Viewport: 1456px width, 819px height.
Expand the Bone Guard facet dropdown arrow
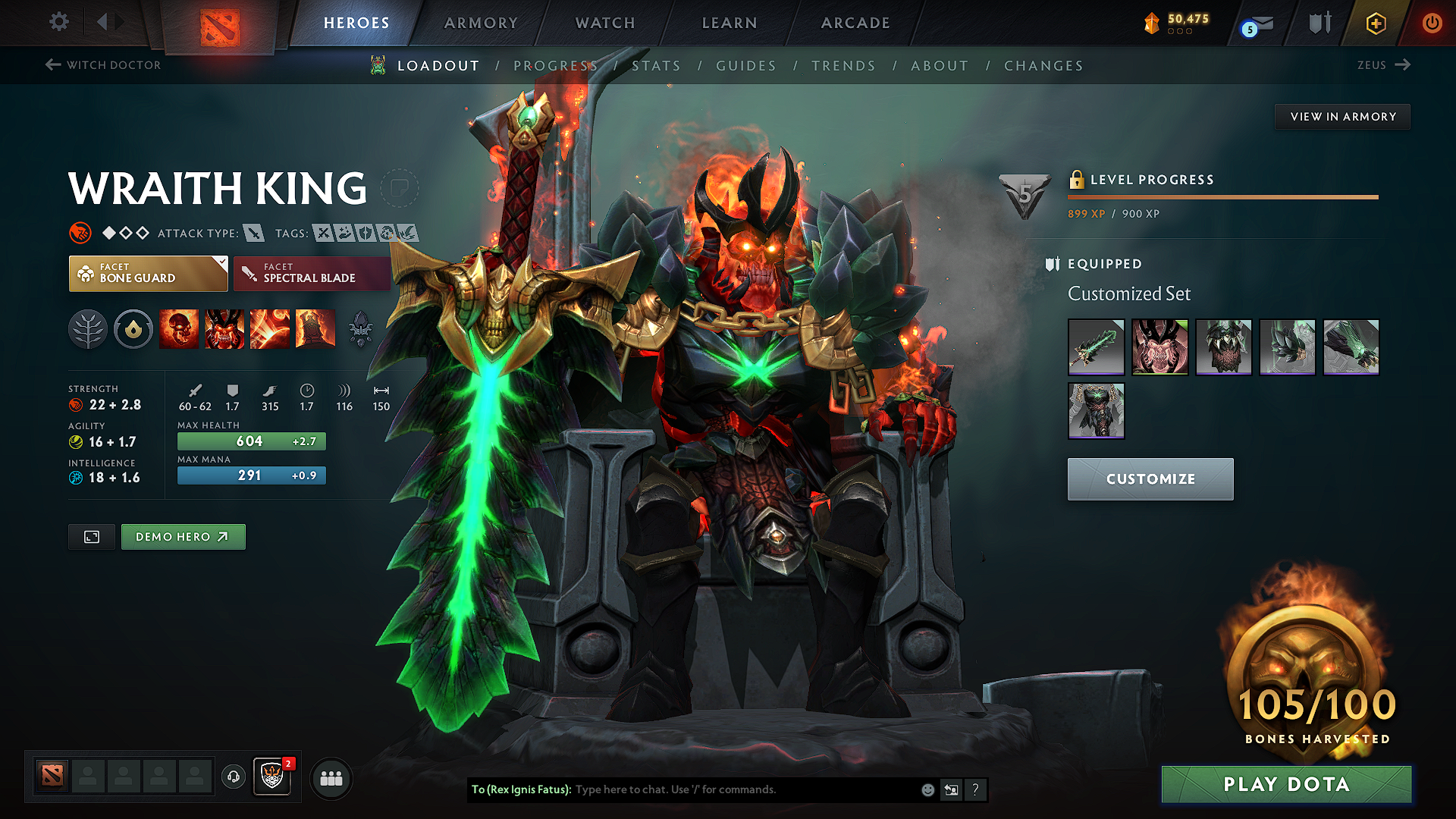pyautogui.click(x=221, y=263)
